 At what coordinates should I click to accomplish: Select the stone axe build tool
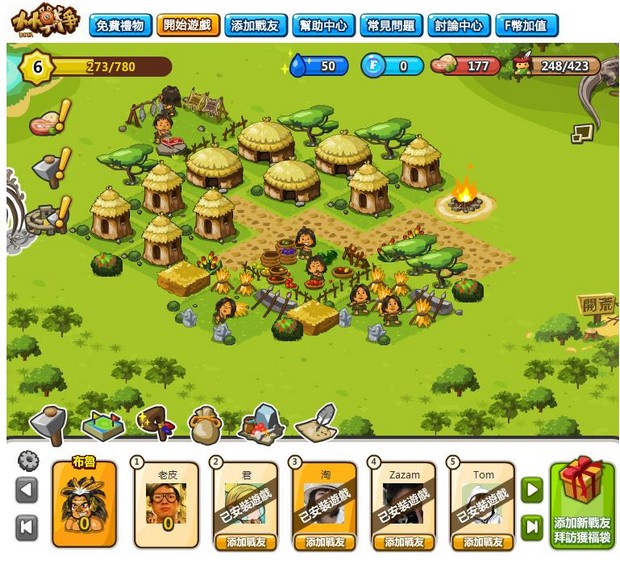(x=47, y=424)
